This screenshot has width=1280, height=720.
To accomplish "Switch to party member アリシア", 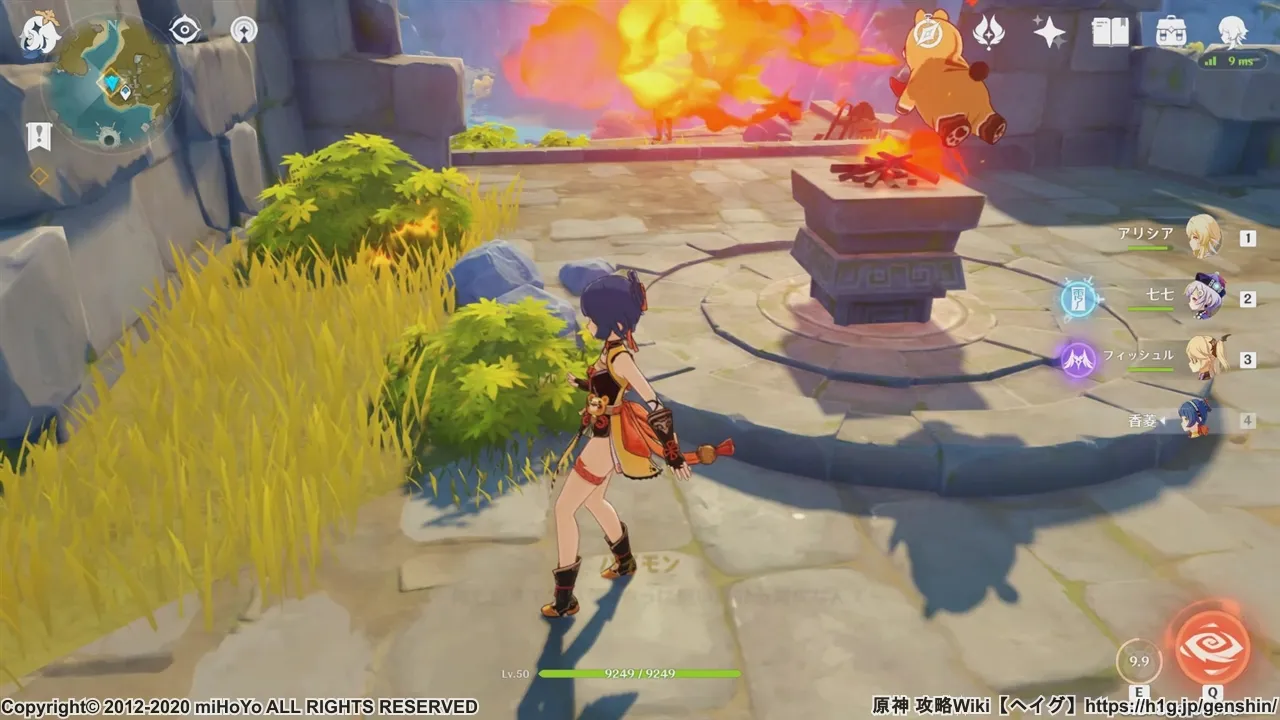I will tap(1202, 238).
